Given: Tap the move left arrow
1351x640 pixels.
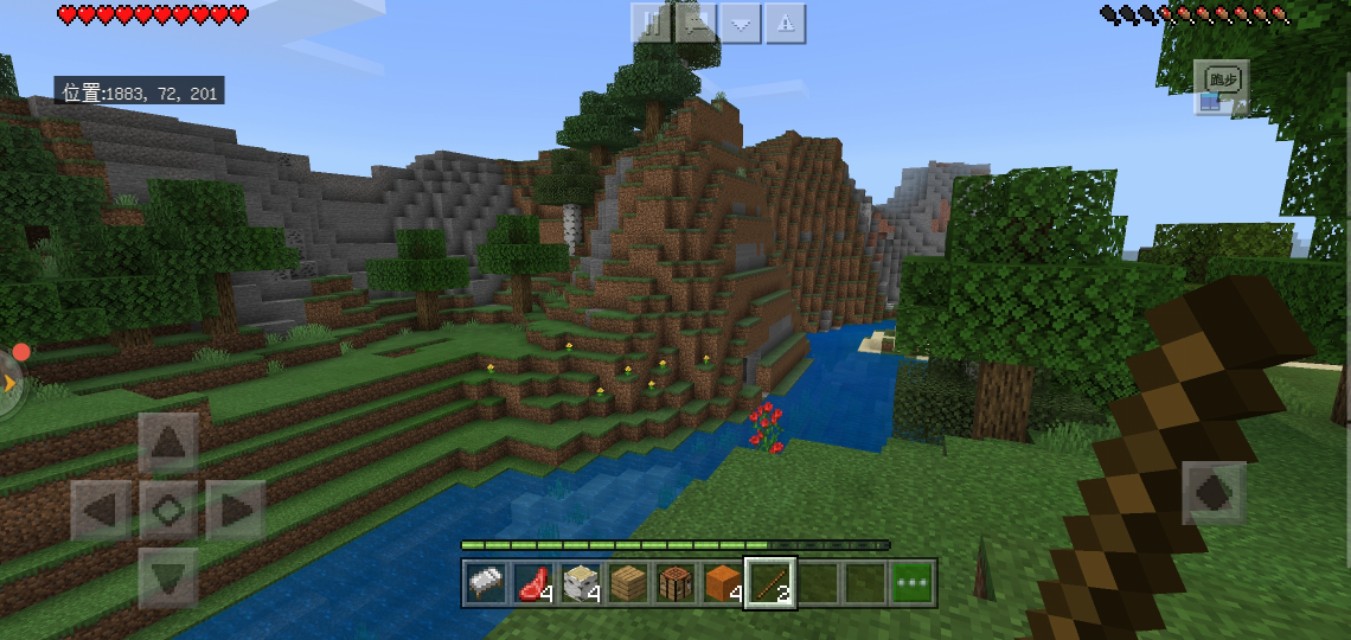Looking at the screenshot, I should [x=100, y=510].
